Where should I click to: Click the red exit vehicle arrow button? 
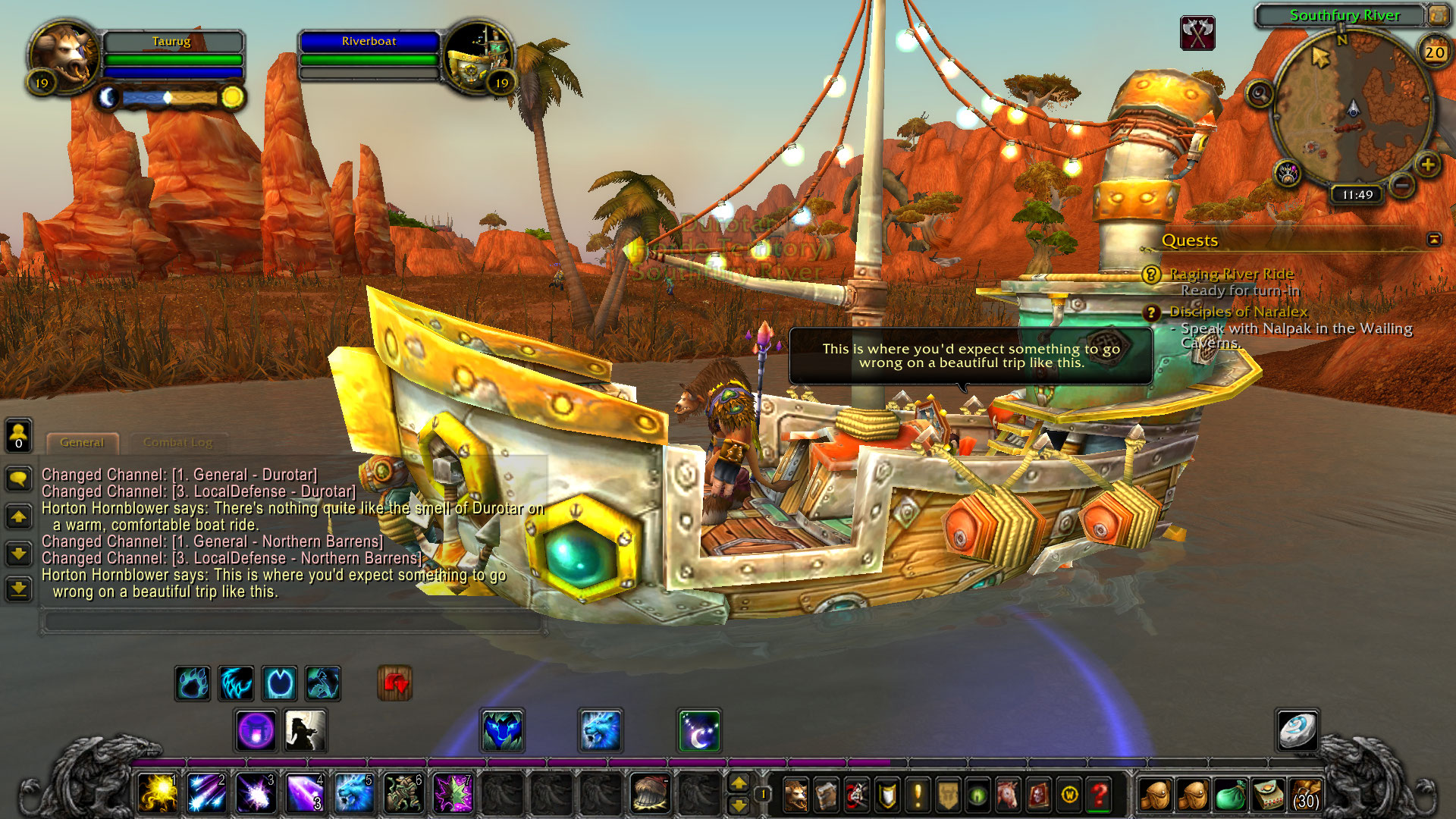[x=395, y=683]
